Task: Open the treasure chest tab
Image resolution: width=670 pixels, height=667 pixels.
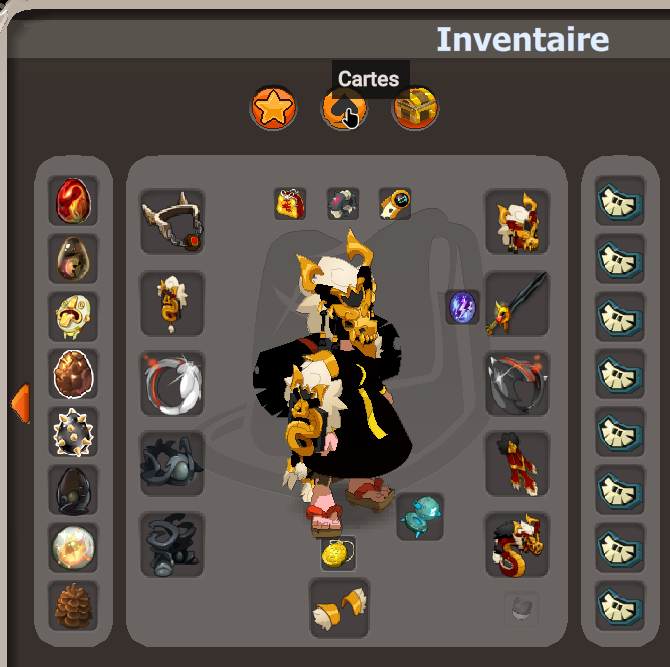Action: coord(416,108)
